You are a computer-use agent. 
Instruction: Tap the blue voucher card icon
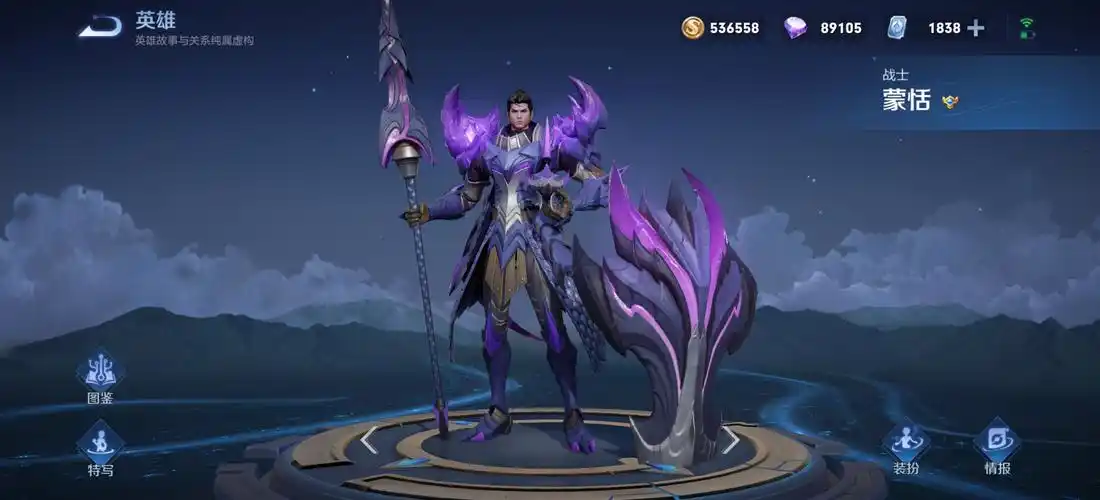tap(897, 28)
